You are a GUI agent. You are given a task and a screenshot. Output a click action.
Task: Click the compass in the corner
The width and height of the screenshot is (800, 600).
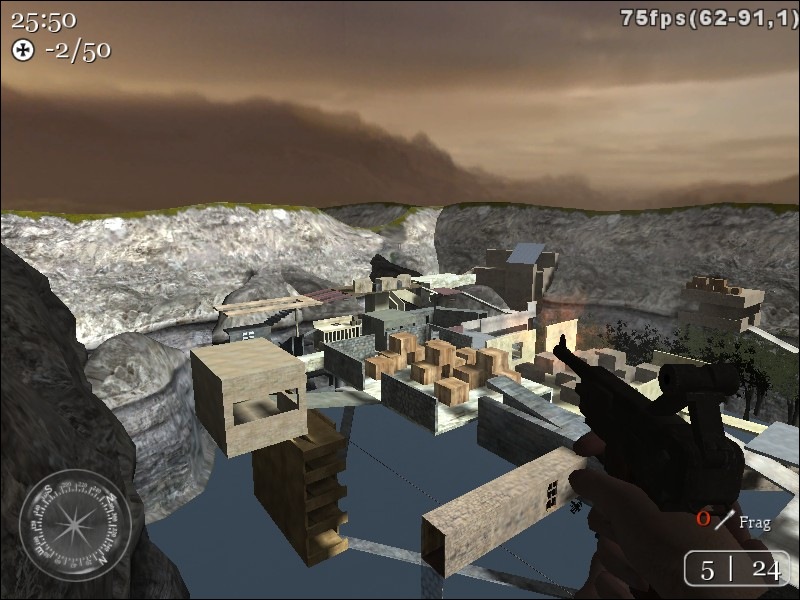tap(75, 525)
